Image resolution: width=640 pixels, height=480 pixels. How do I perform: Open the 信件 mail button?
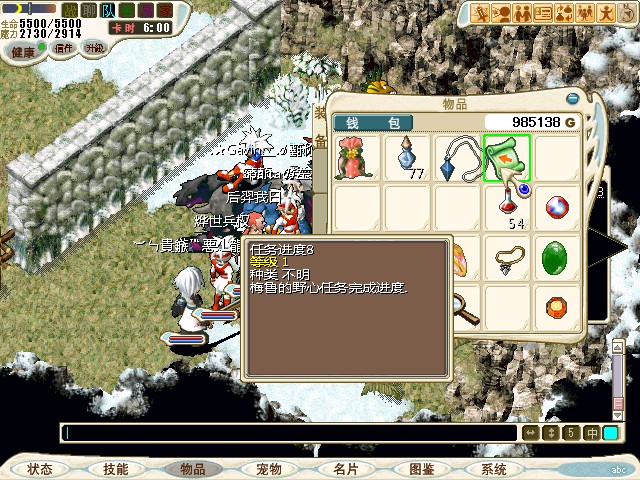tap(65, 47)
